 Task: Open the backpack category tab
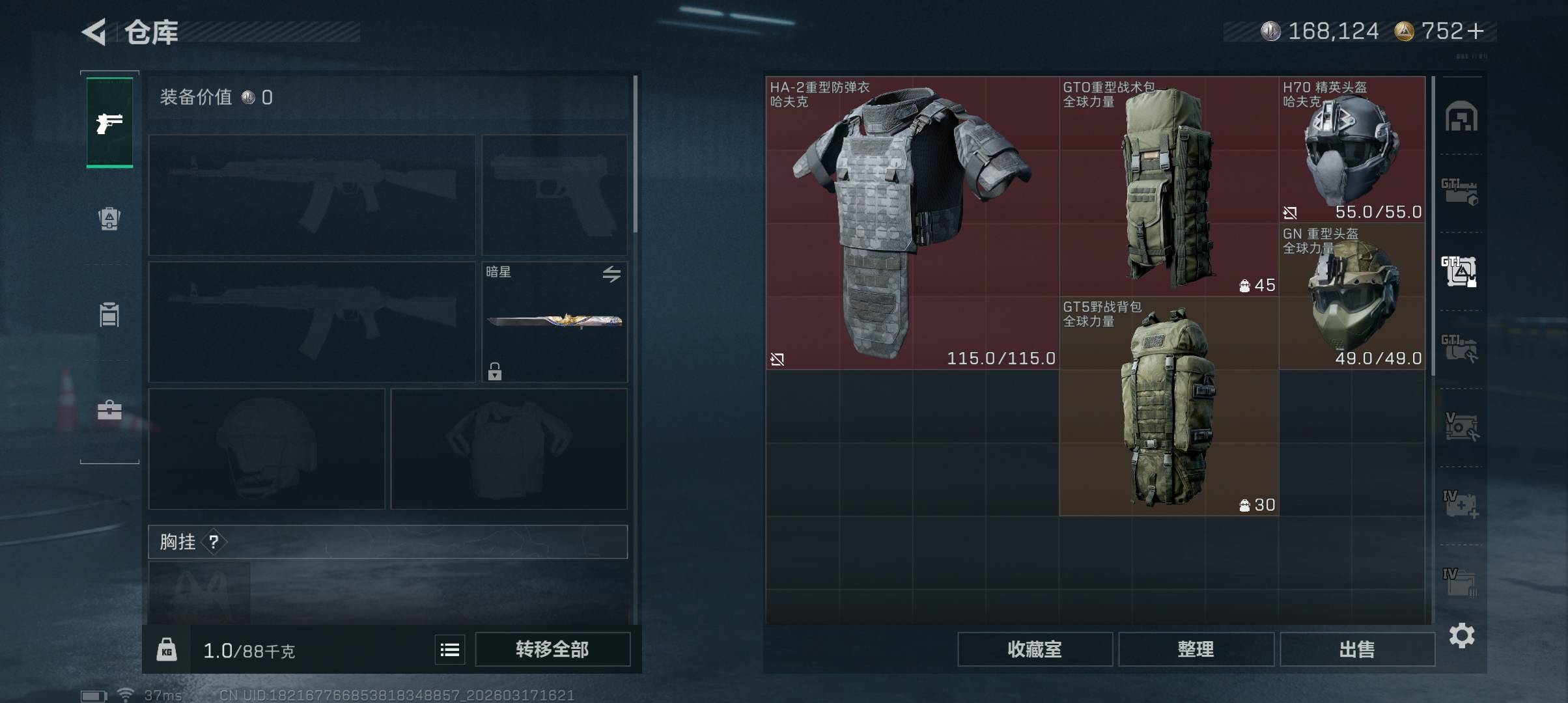(x=109, y=219)
